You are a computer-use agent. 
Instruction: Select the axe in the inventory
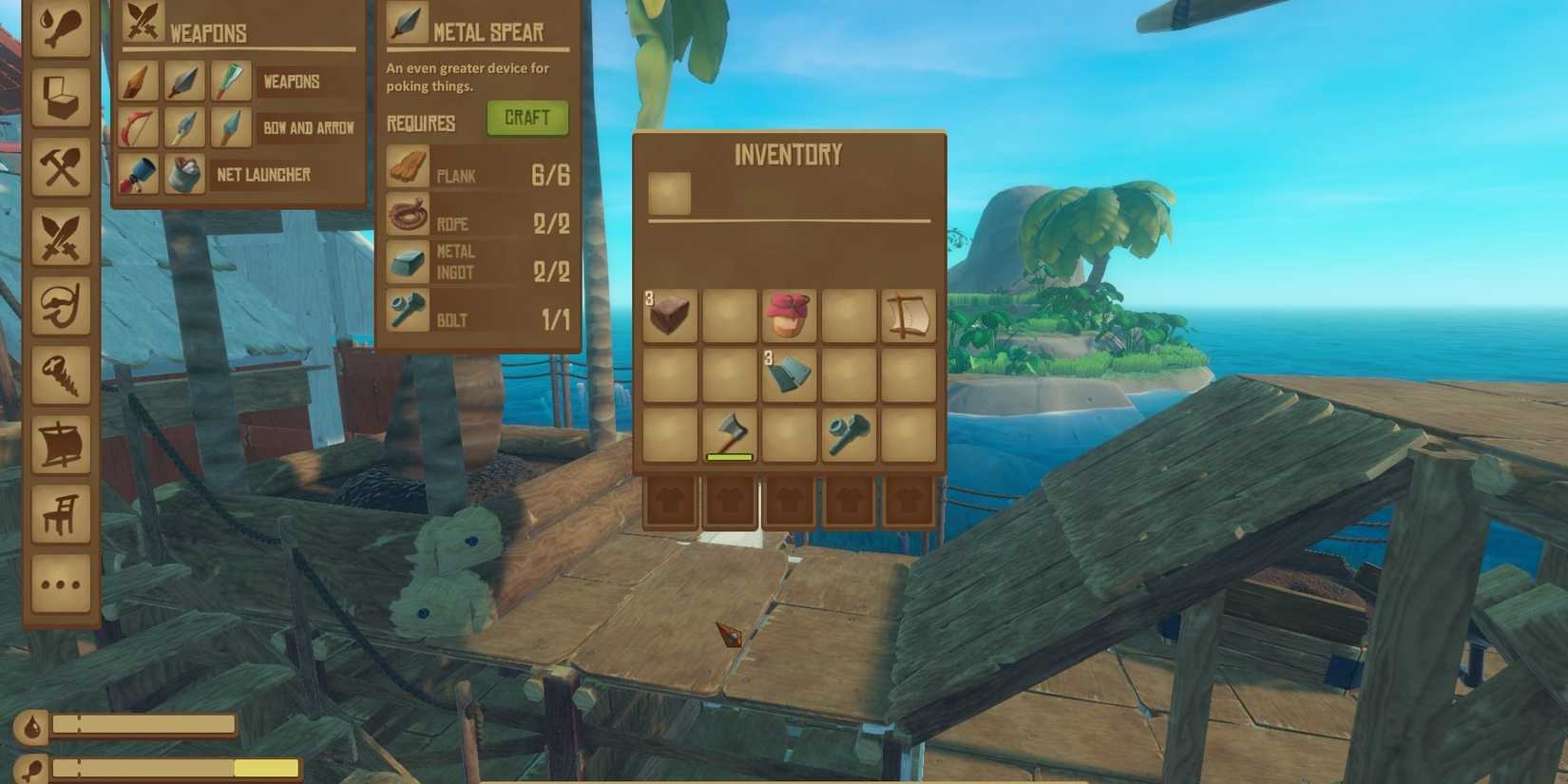coord(729,435)
